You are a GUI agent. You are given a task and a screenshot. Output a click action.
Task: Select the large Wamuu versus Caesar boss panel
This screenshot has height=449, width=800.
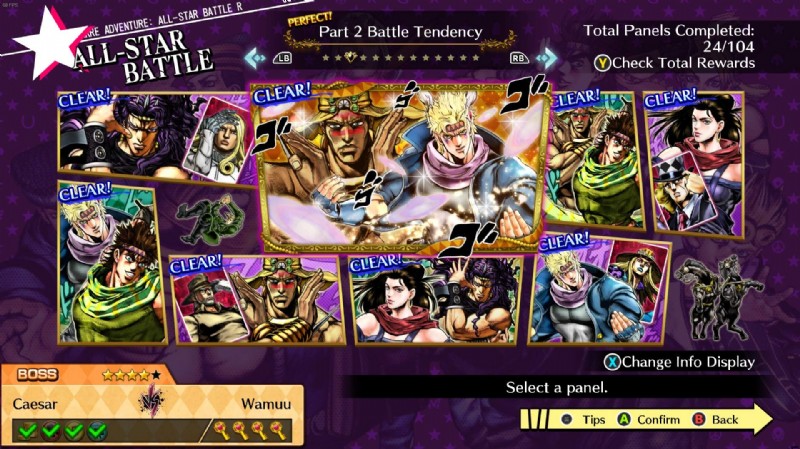400,165
